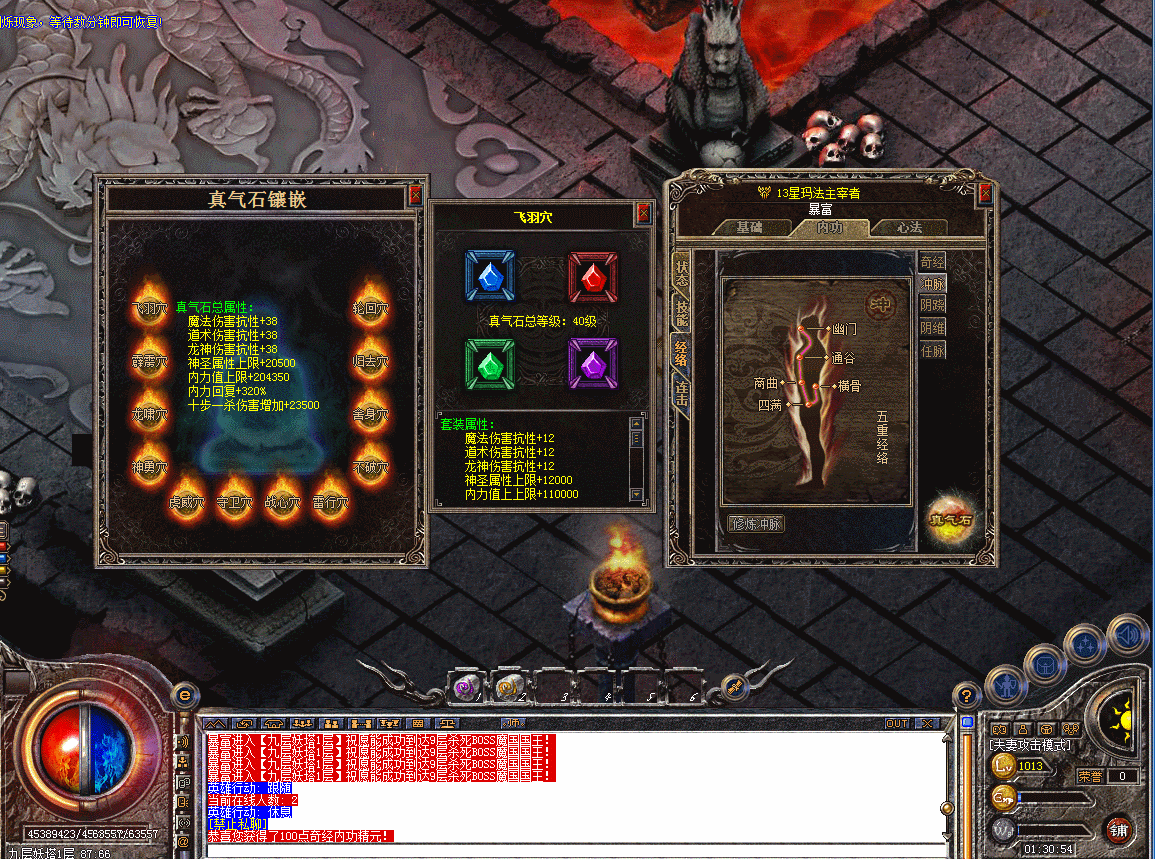The image size is (1155, 859).
Task: Click the 修炼冲脉 cultivate button
Action: tap(756, 523)
